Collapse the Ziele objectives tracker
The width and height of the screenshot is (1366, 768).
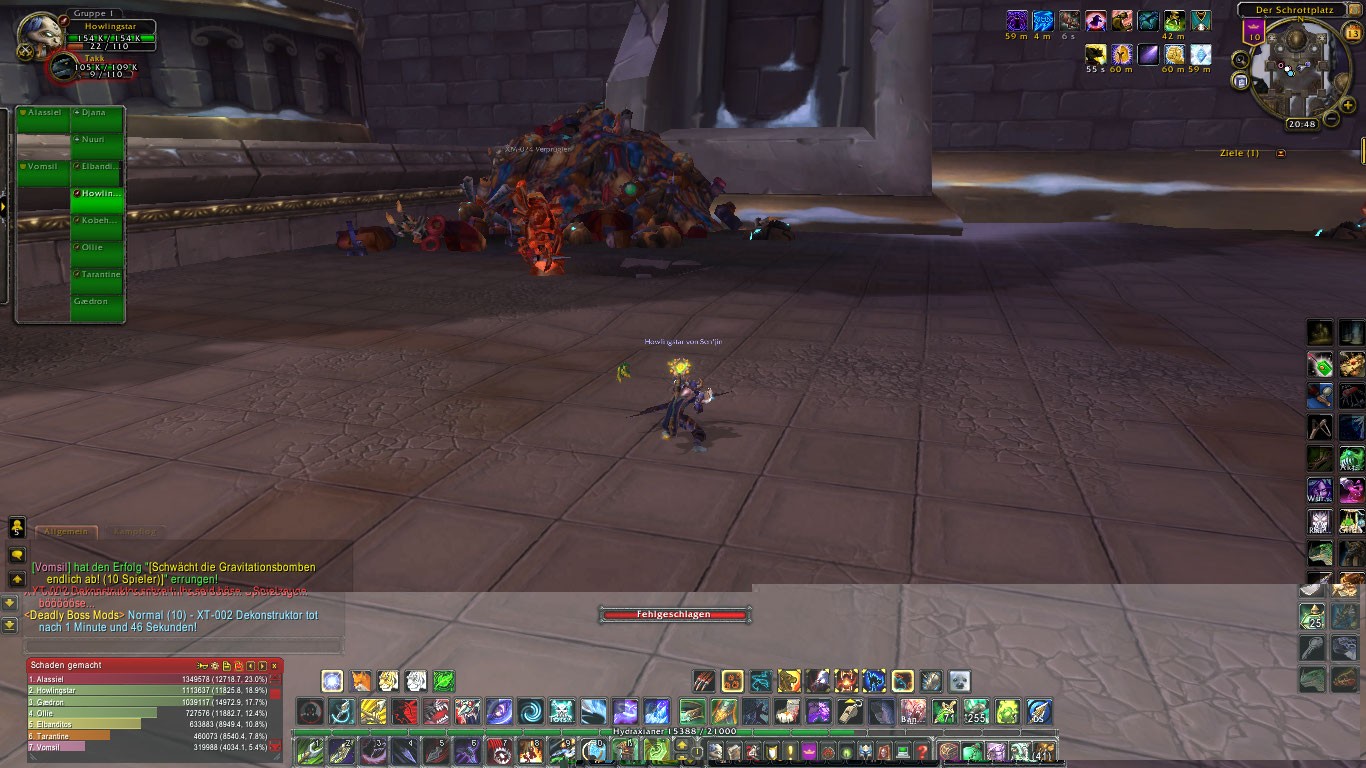pos(1281,153)
